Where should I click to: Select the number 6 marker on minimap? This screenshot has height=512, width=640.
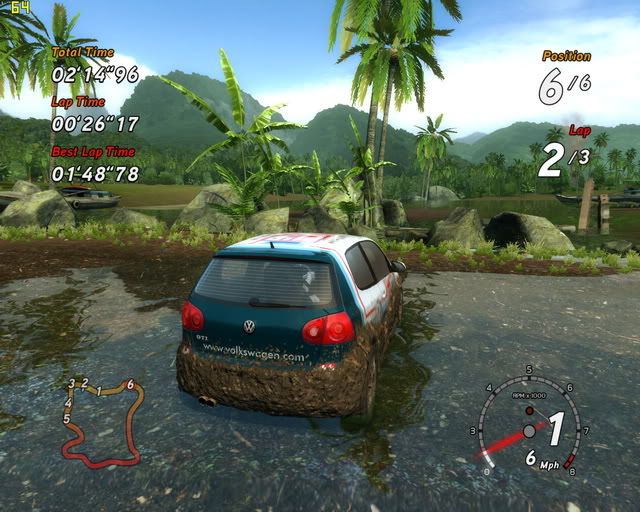[x=130, y=384]
